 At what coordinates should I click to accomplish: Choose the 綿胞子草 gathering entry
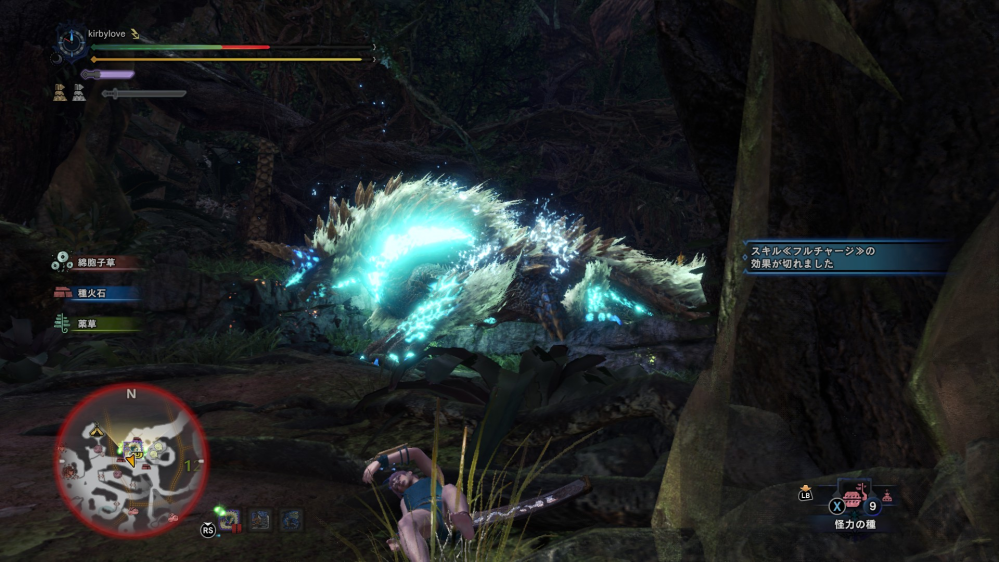click(x=96, y=263)
